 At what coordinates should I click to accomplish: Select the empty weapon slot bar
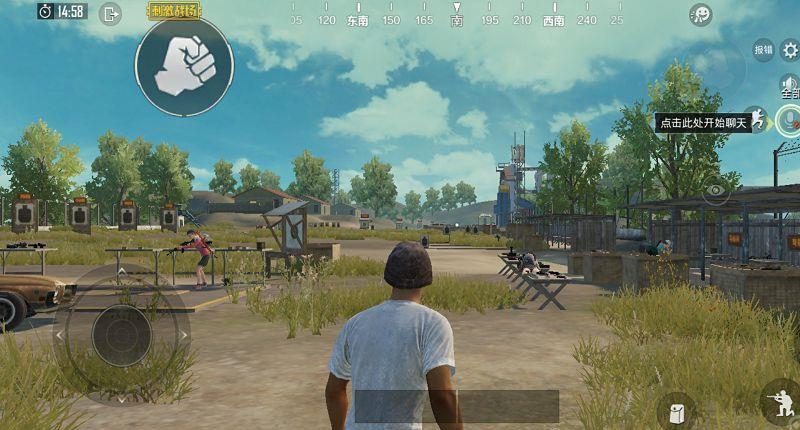[457, 405]
